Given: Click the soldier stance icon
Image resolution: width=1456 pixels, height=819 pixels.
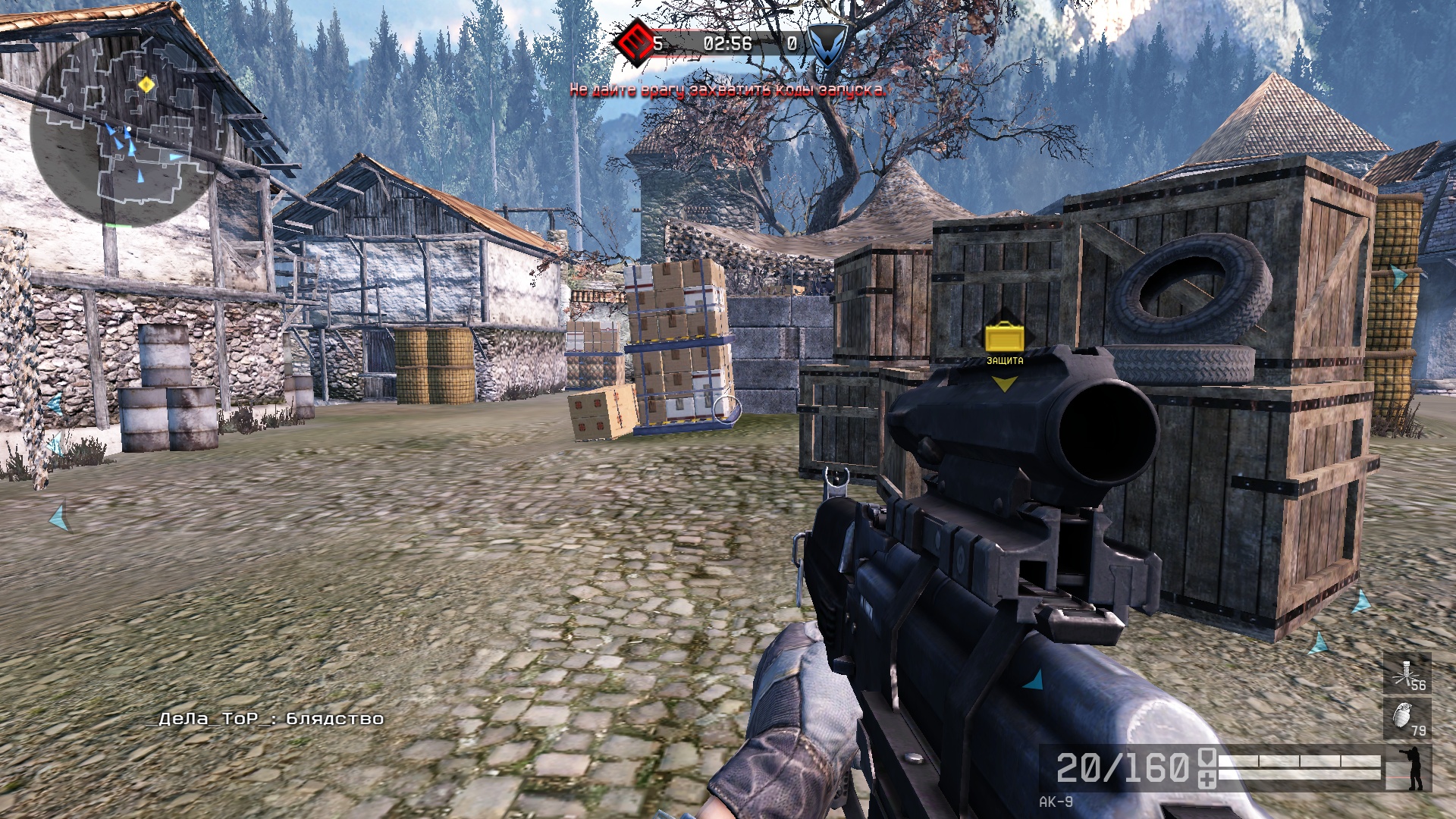Looking at the screenshot, I should pyautogui.click(x=1413, y=767).
